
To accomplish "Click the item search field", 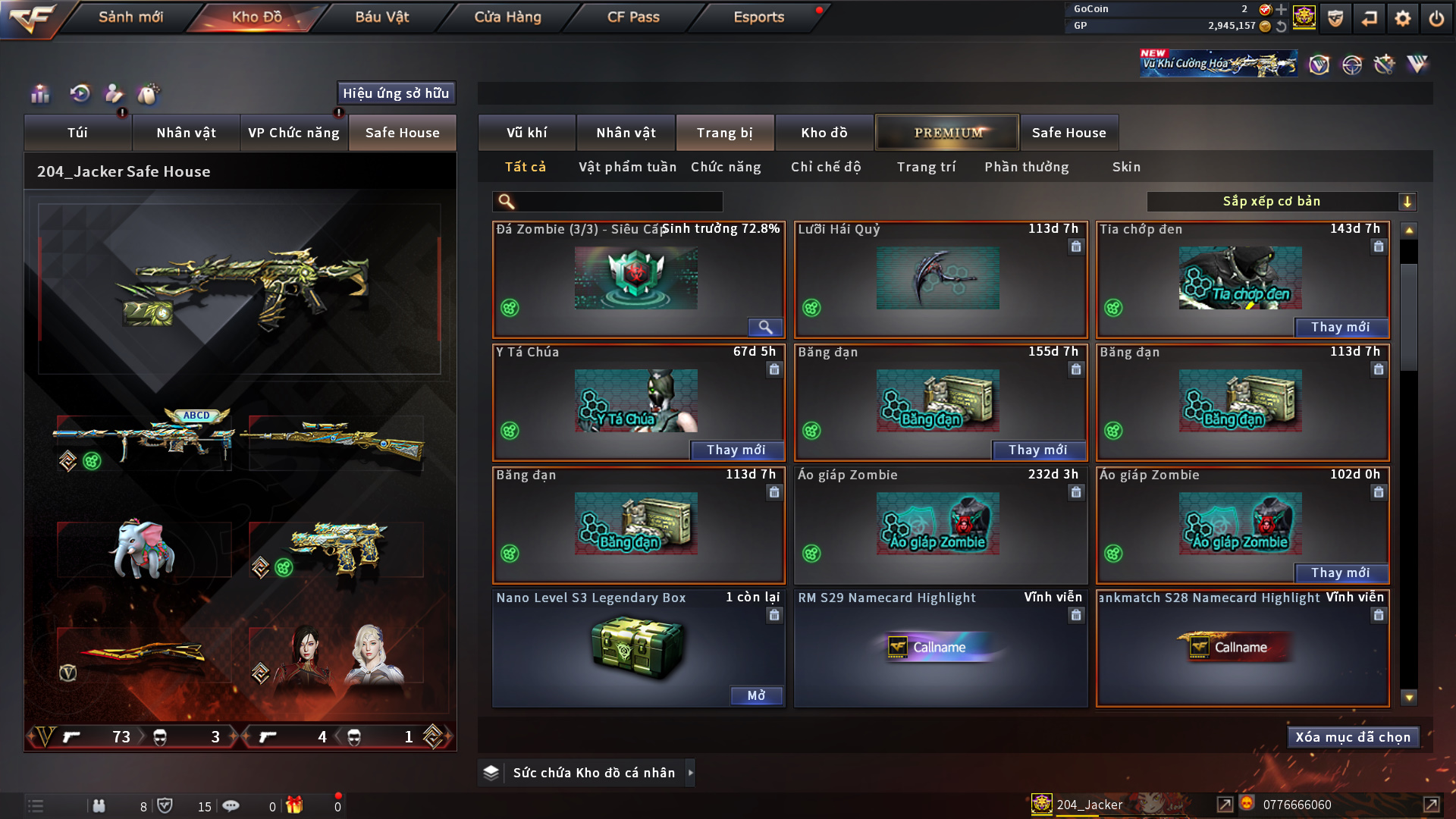I will tap(618, 202).
